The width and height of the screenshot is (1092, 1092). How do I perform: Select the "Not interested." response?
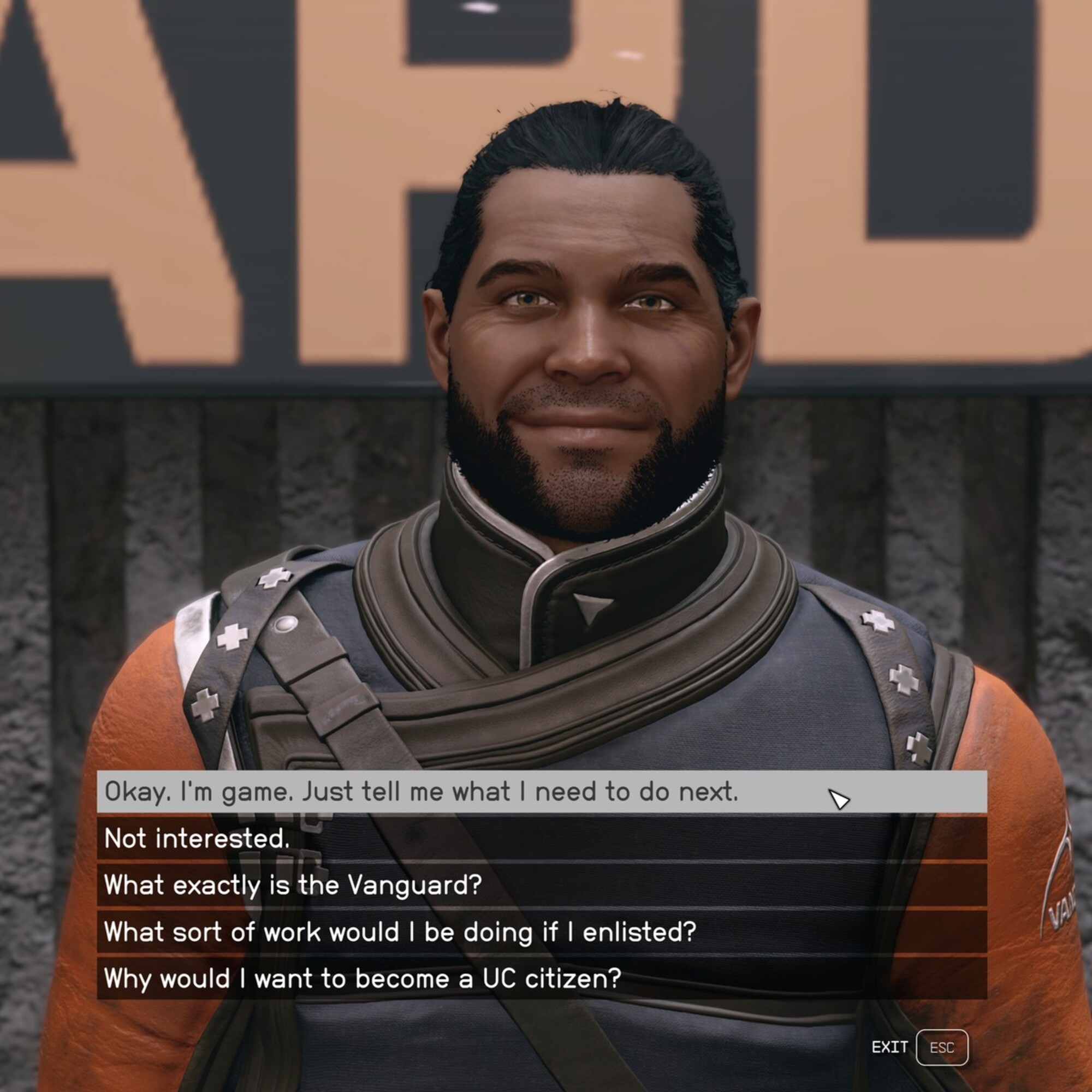[x=197, y=838]
